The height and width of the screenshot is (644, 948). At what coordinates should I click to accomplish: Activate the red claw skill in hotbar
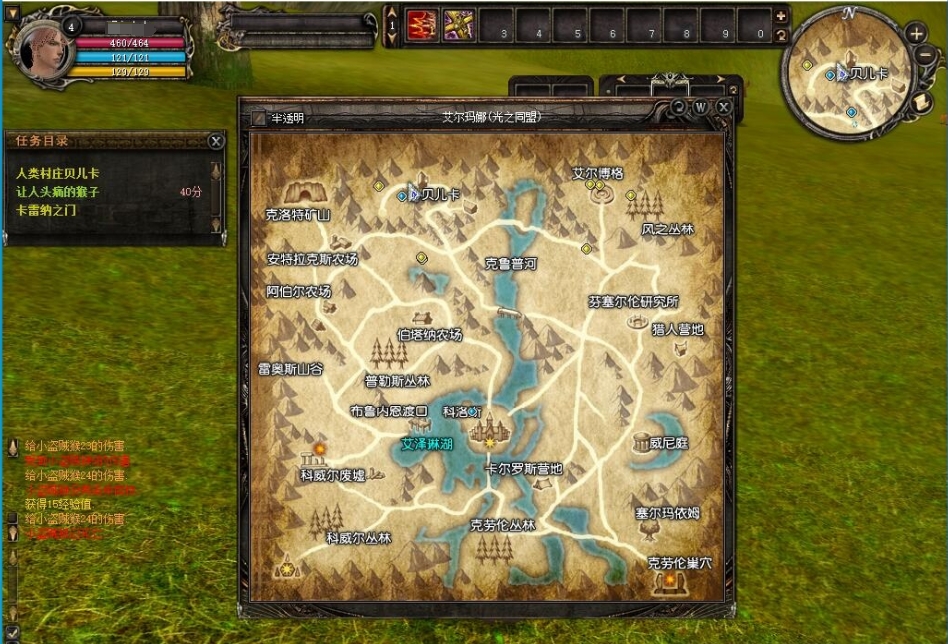(422, 26)
